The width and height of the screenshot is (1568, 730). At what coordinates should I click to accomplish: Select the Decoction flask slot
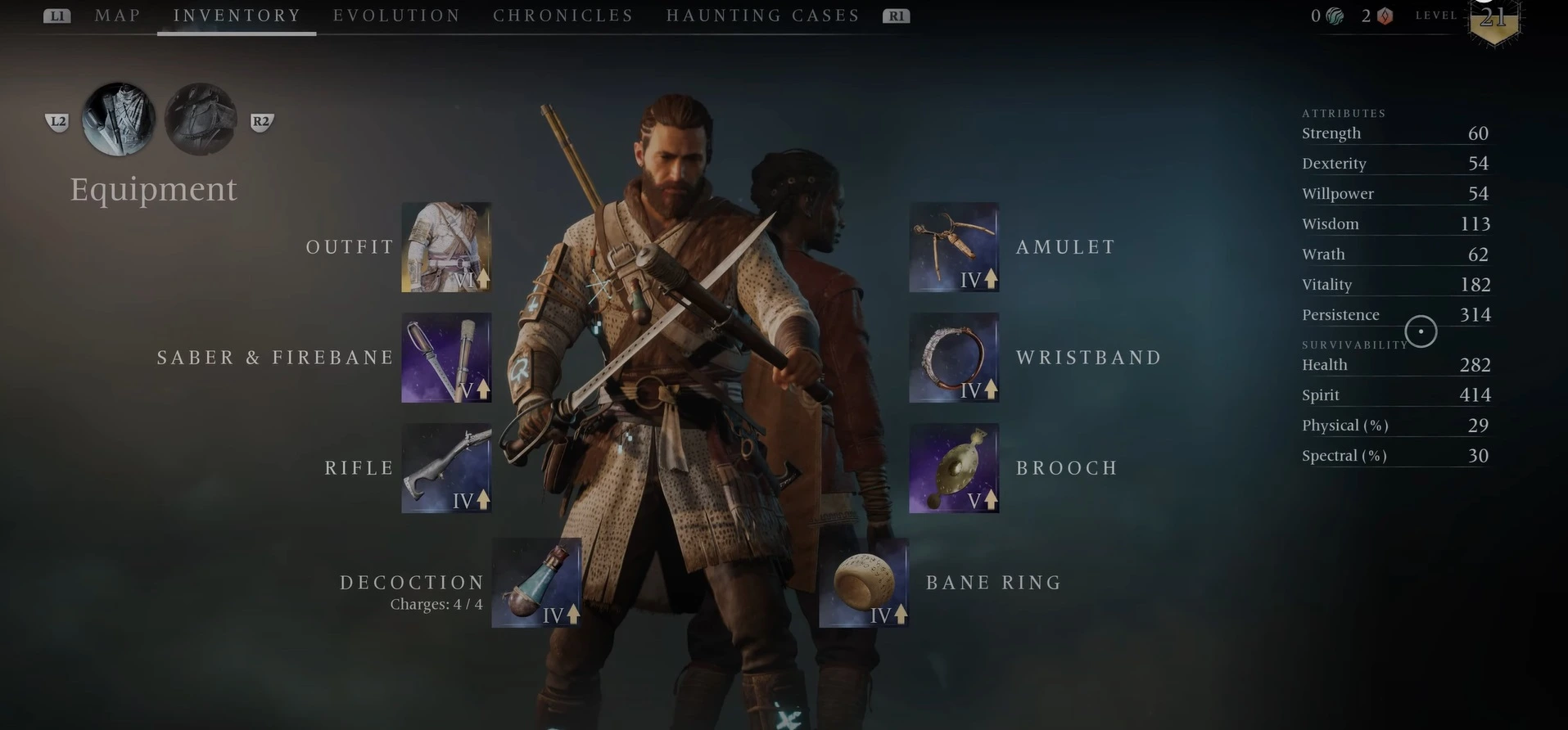[x=536, y=583]
